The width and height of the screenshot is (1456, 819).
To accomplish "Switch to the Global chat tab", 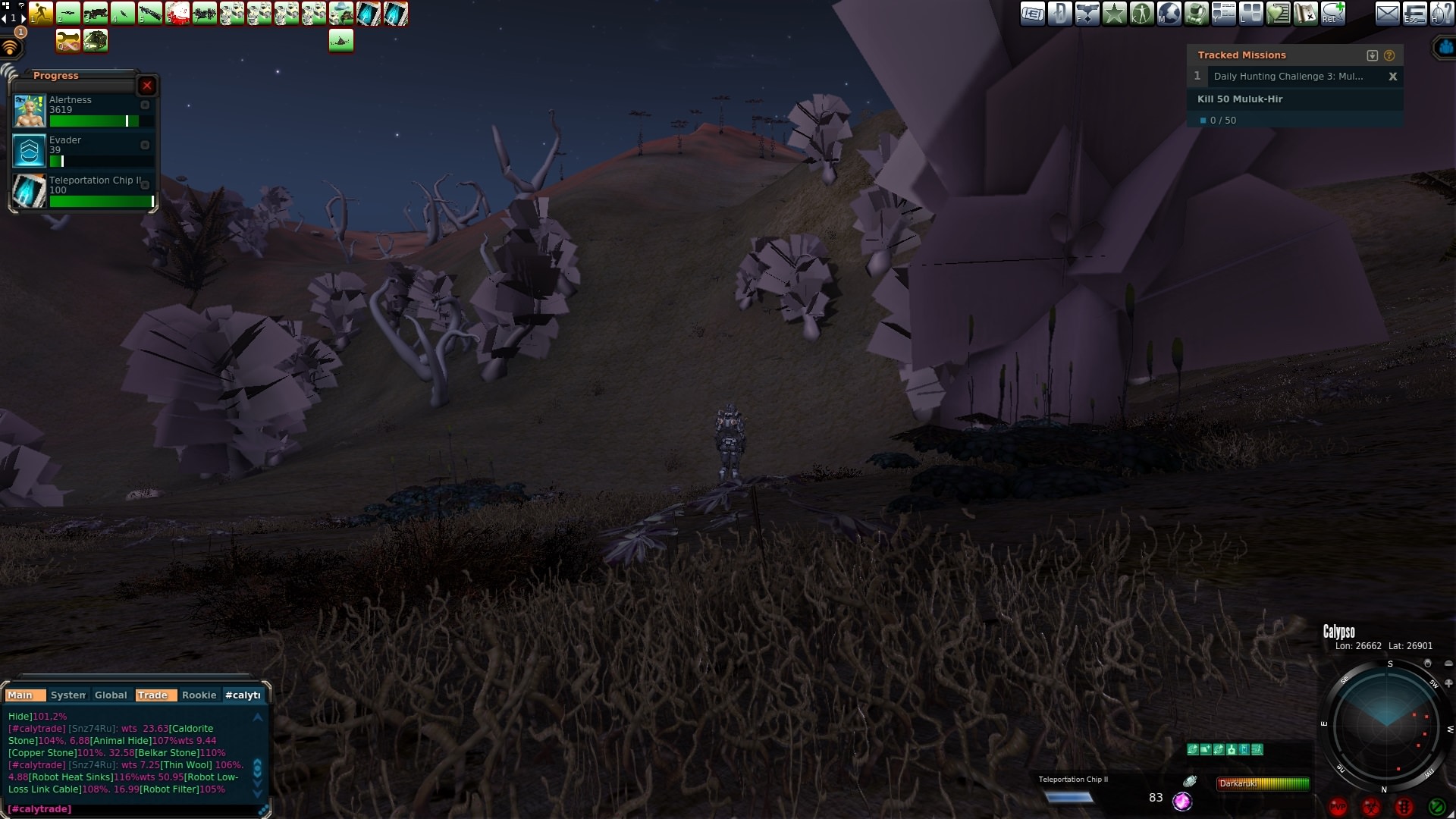I will (x=111, y=695).
